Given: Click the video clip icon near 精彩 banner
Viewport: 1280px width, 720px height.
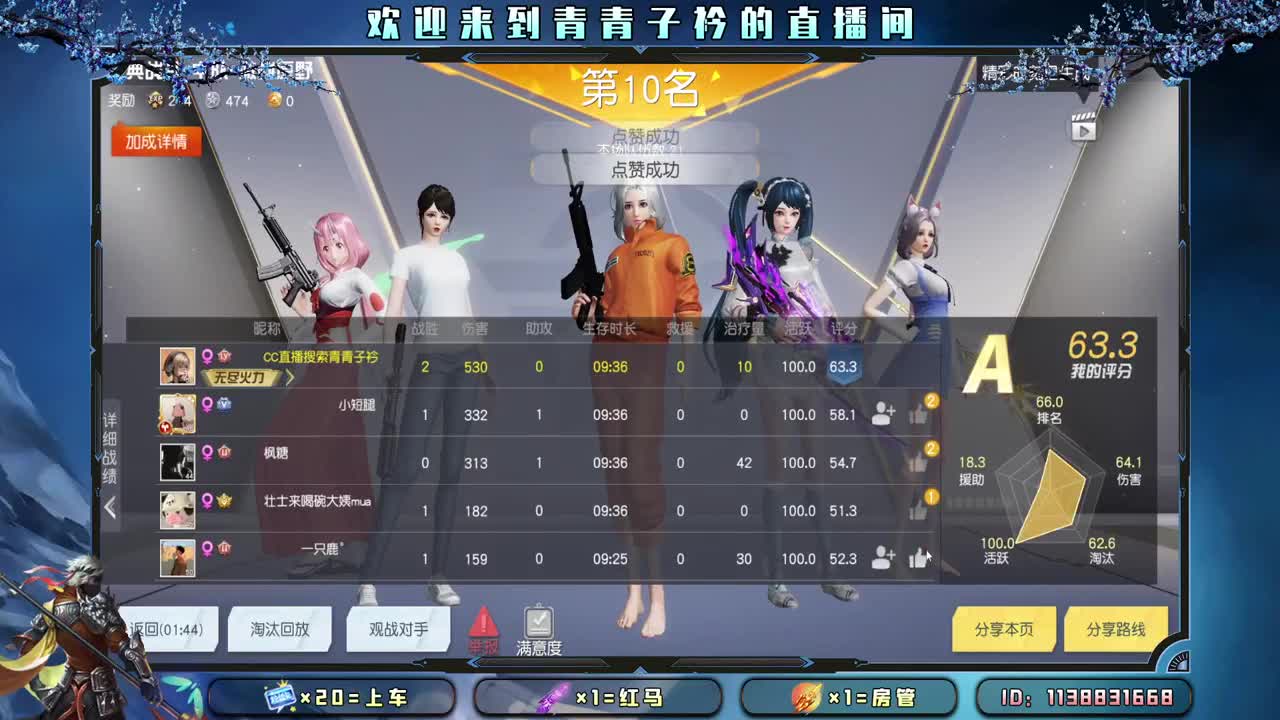Looking at the screenshot, I should (x=1082, y=128).
